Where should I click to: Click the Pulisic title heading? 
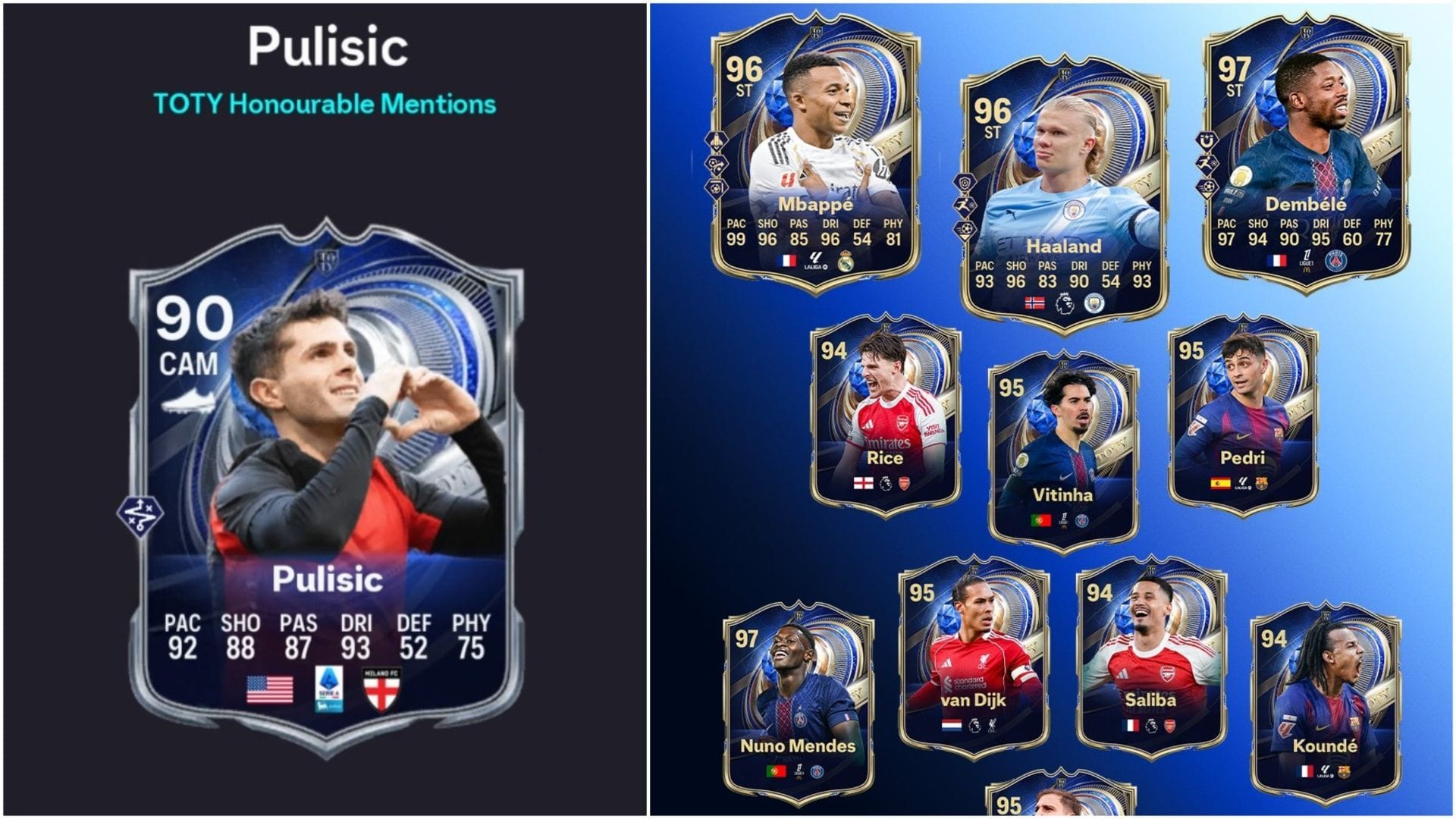328,43
